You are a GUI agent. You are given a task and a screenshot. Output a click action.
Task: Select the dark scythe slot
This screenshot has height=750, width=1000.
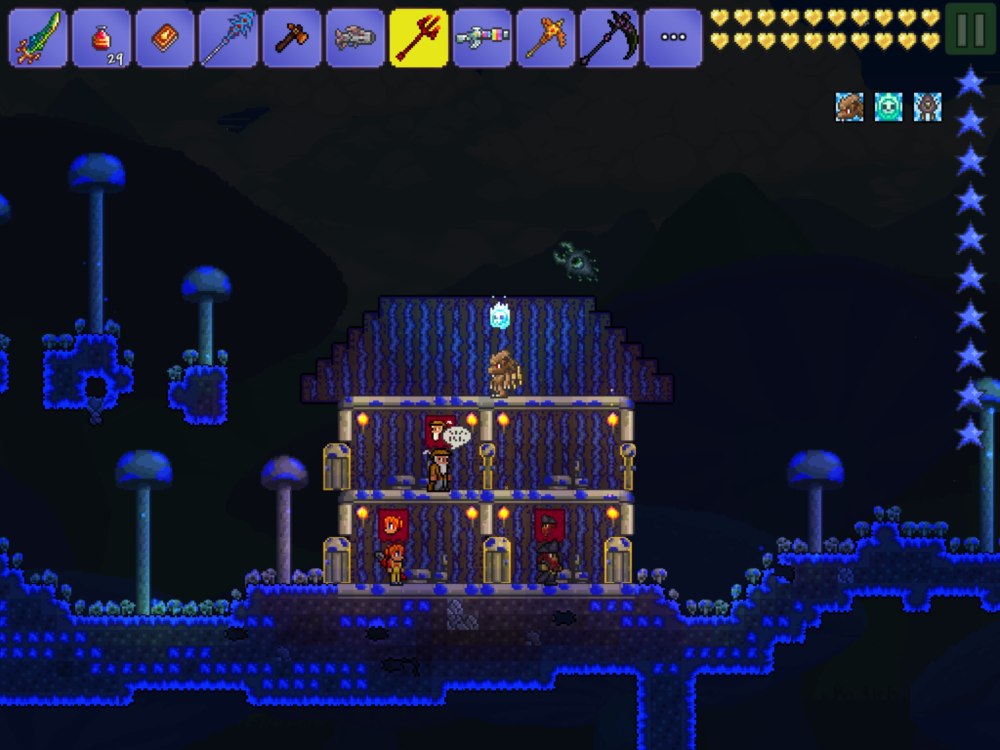click(x=609, y=38)
